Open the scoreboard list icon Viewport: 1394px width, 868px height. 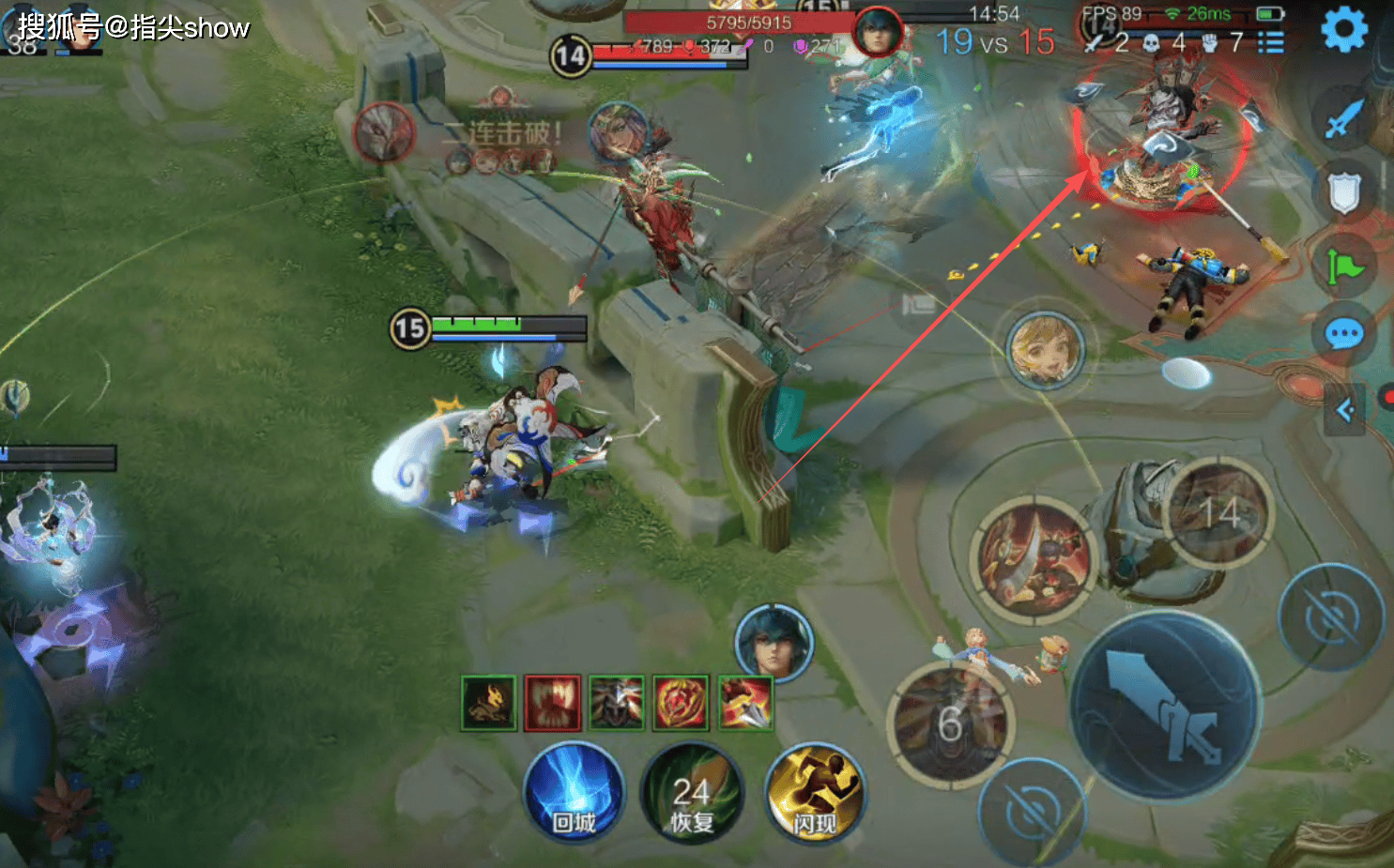pyautogui.click(x=1271, y=42)
